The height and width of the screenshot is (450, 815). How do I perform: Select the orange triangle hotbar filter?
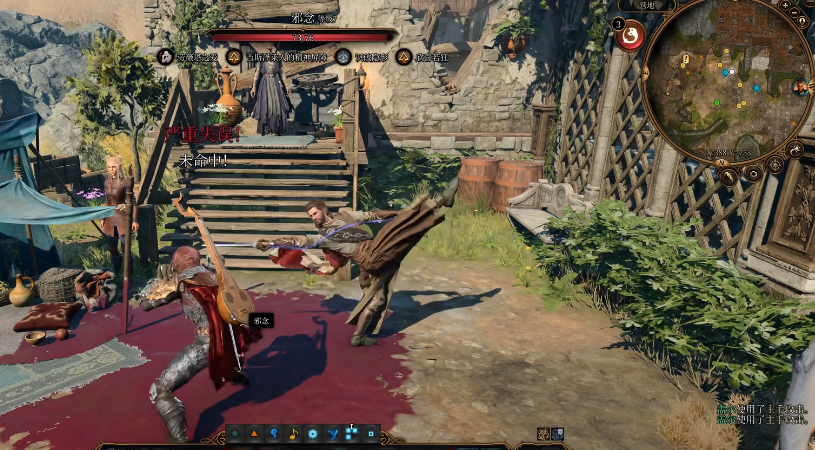254,434
